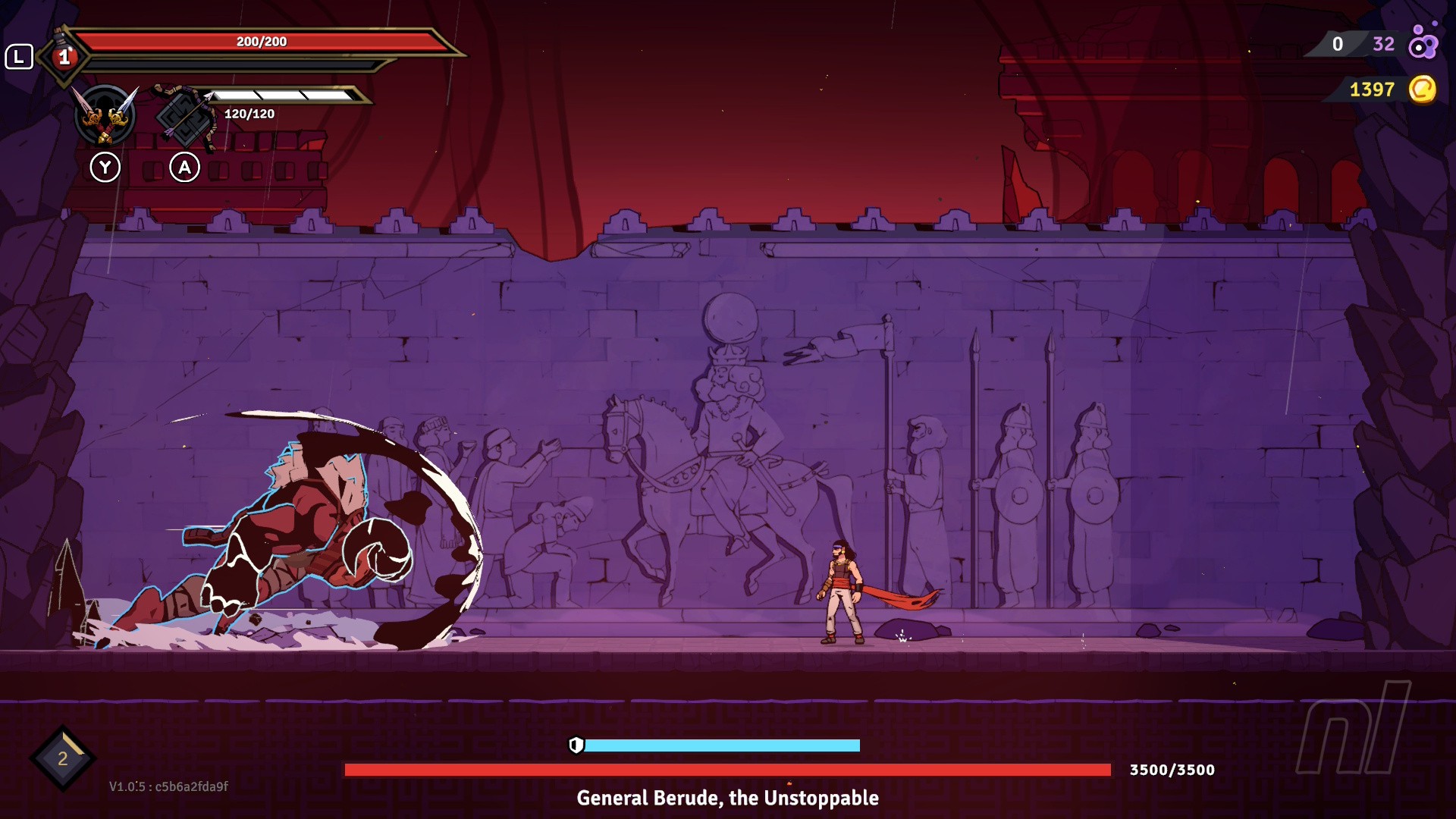Select the bow secondary weapon icon
This screenshot has height=819, width=1456.
tap(186, 116)
